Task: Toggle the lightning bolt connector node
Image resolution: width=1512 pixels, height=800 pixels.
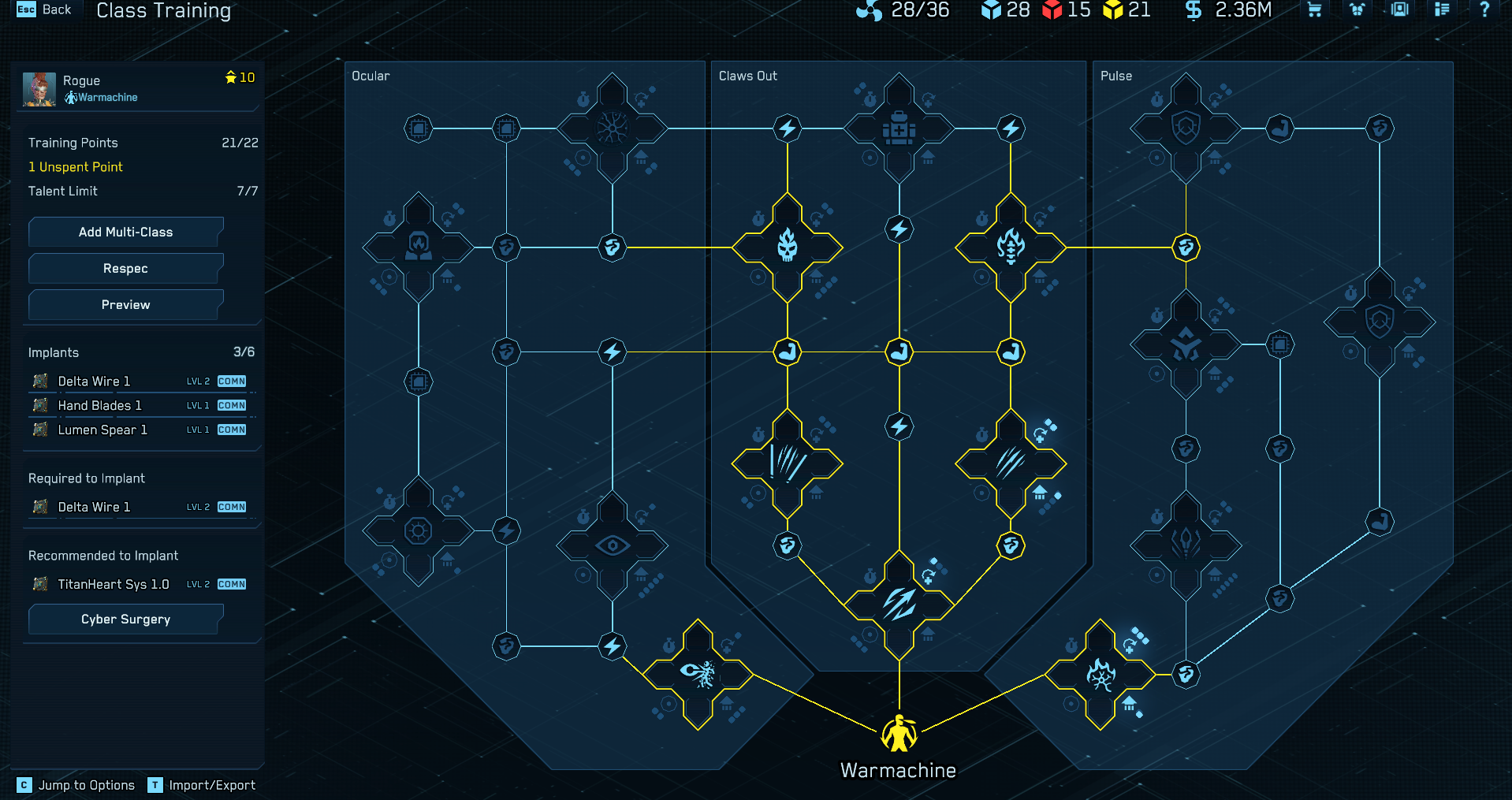Action: pos(899,229)
